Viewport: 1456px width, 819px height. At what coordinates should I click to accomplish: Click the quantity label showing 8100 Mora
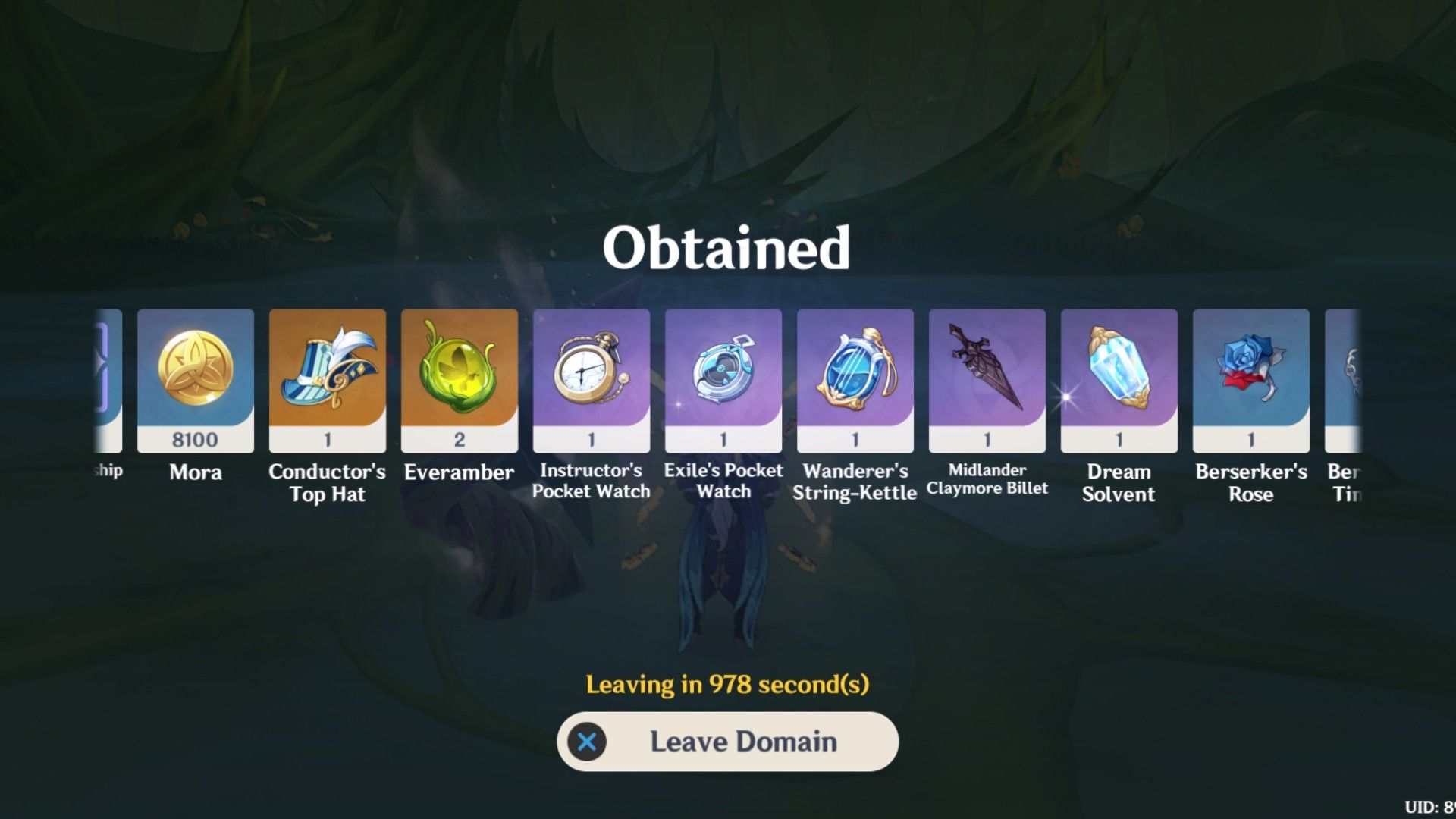[194, 438]
